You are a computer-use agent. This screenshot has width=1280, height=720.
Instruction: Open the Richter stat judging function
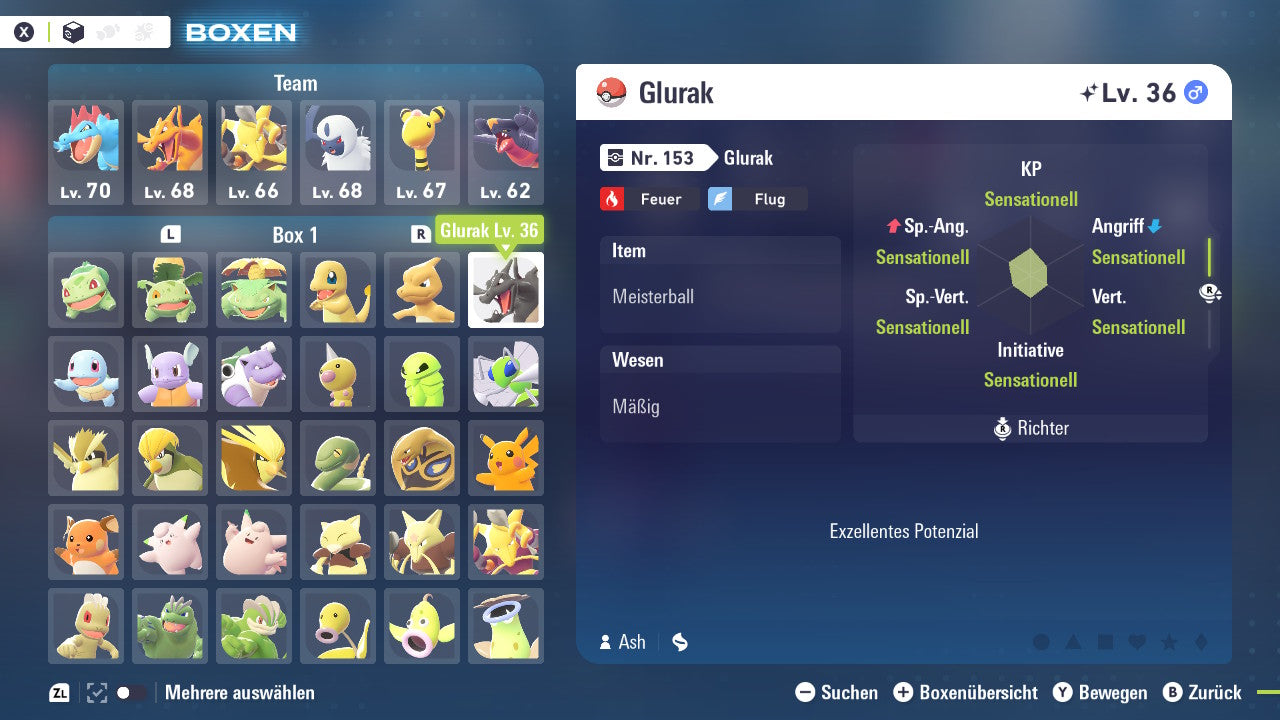coord(1030,428)
